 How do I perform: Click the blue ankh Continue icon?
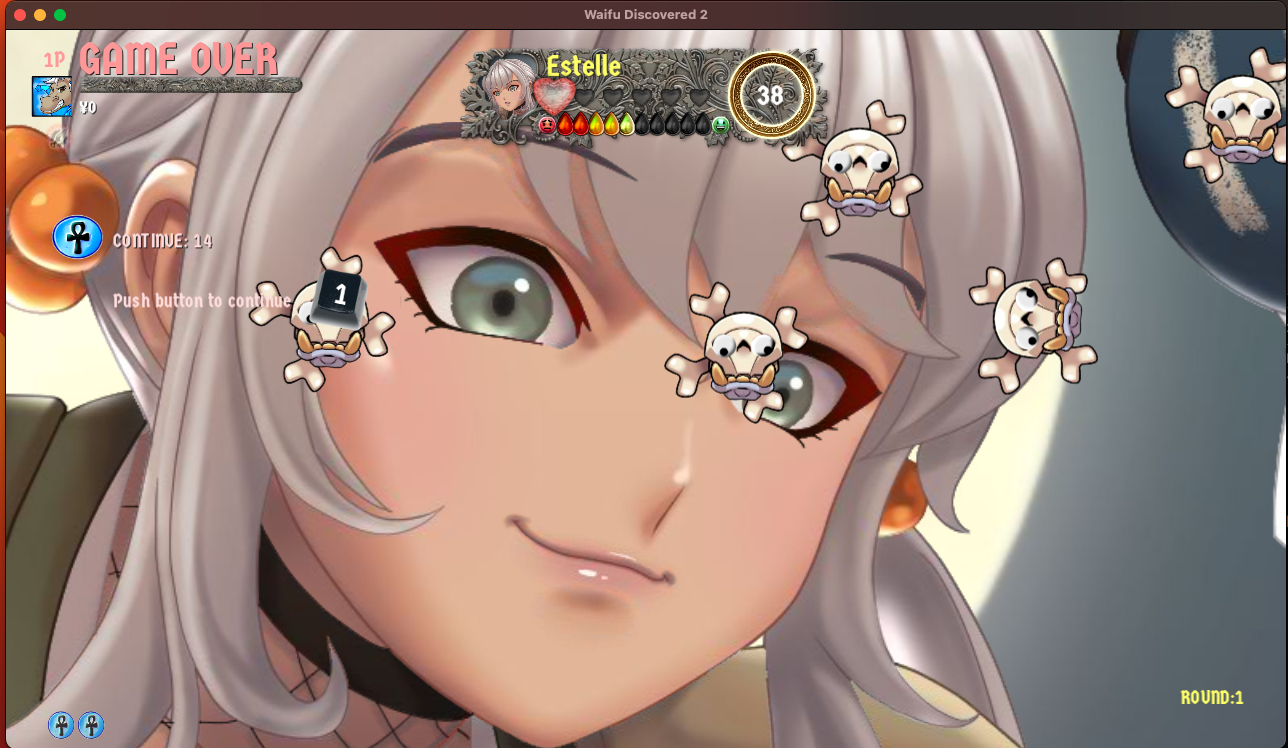click(78, 238)
